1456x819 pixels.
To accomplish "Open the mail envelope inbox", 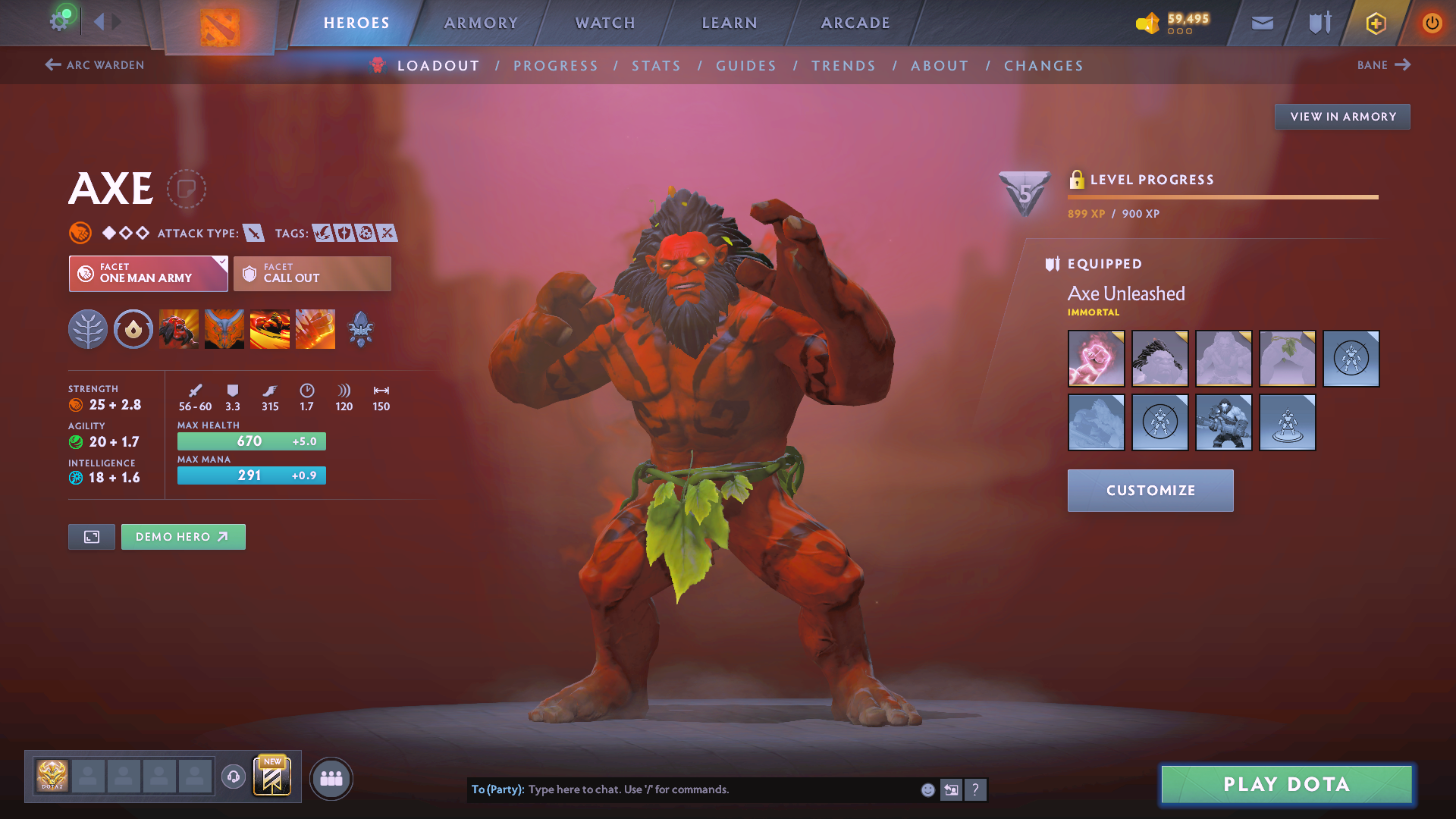I will pos(1263,23).
